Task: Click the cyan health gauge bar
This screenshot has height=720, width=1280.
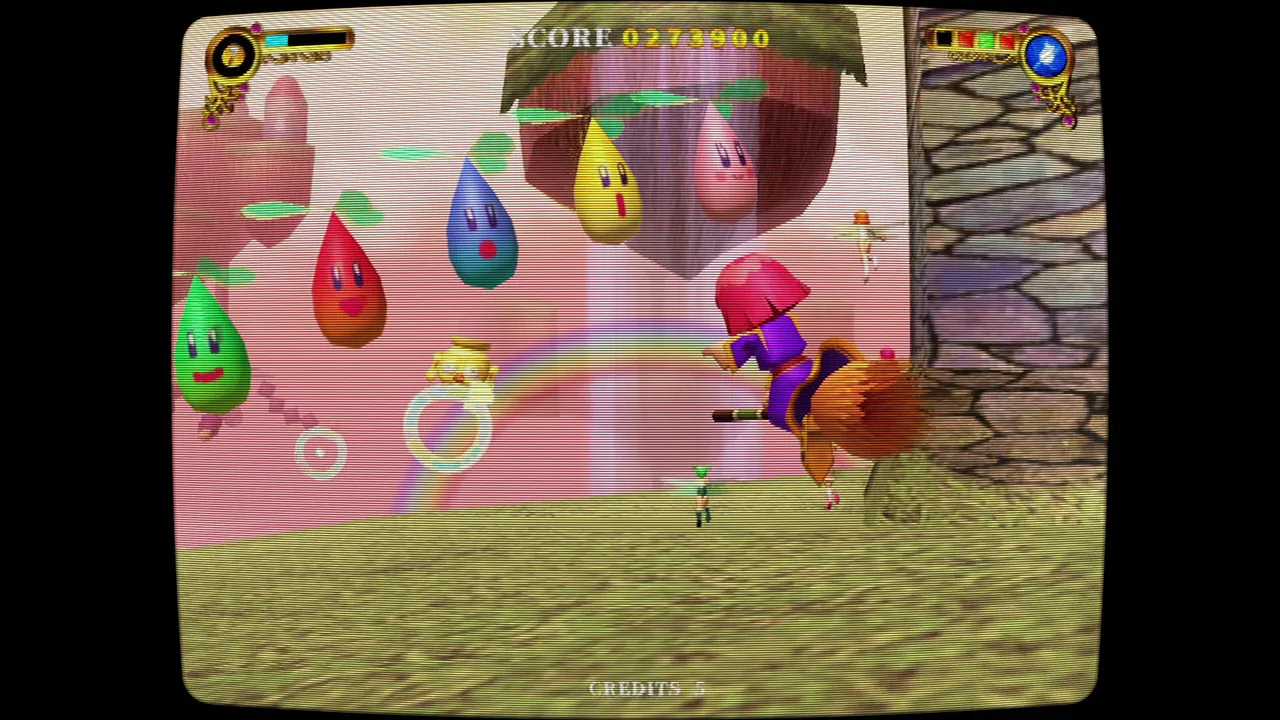Action: [277, 39]
